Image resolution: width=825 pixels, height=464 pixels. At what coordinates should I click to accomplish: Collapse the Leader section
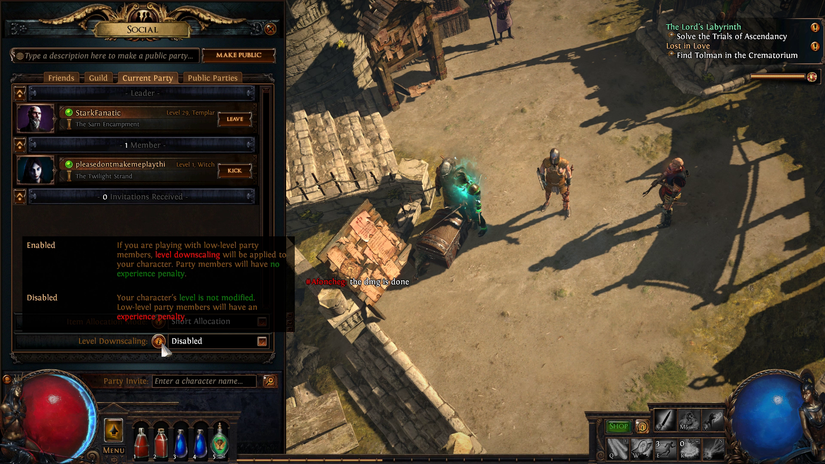point(20,93)
